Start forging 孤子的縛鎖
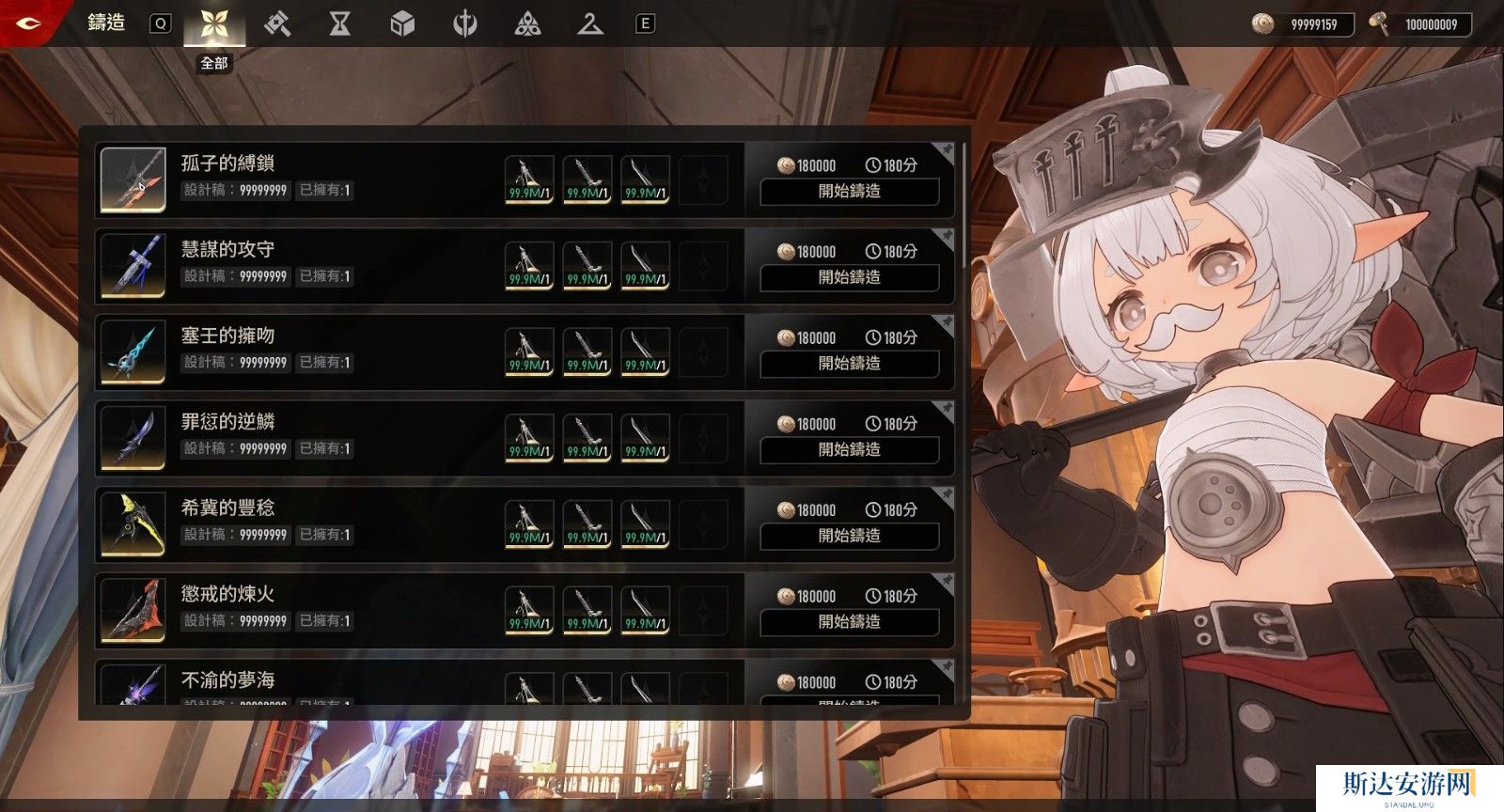1504x812 pixels. (849, 192)
